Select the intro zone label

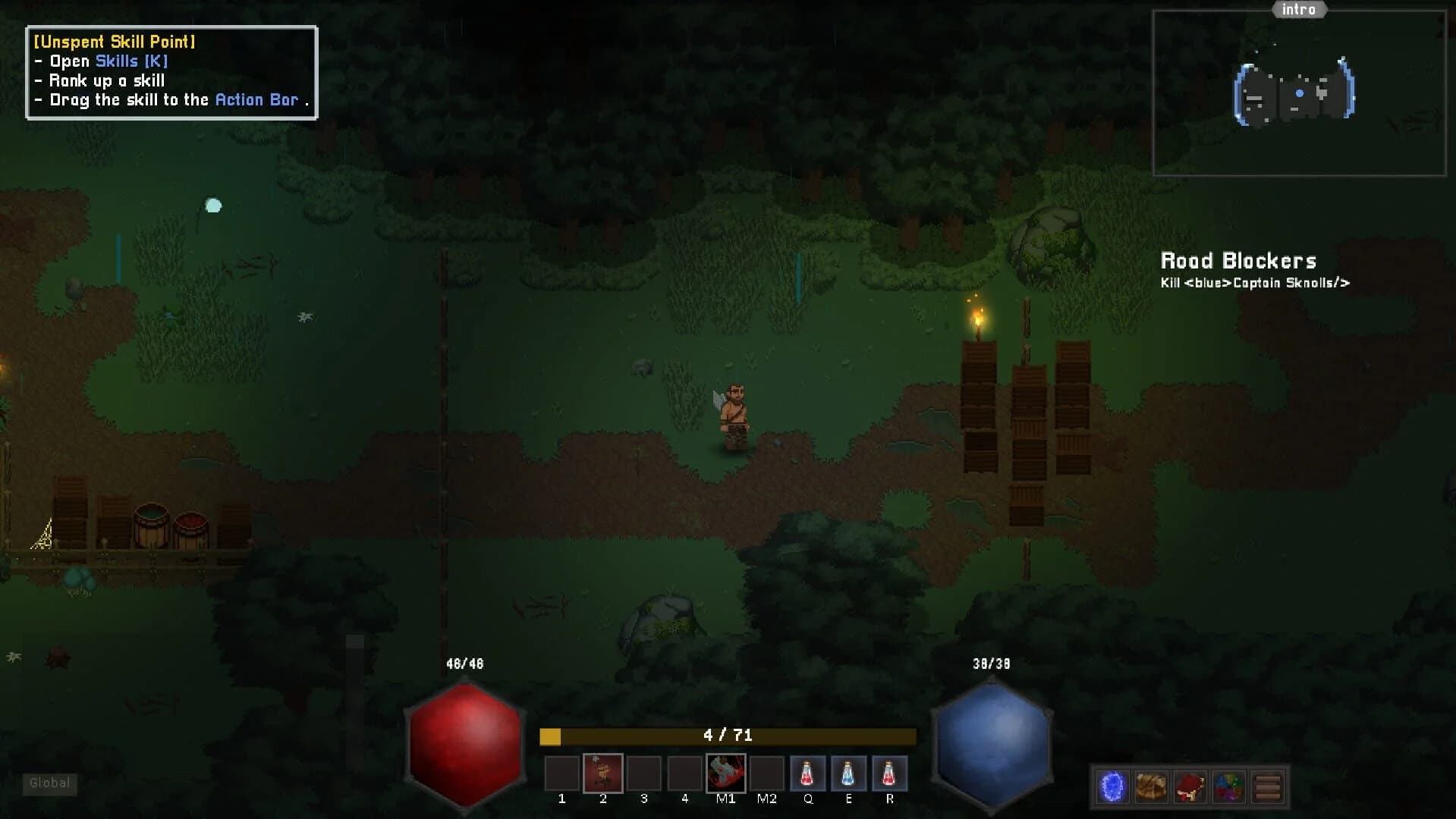1299,10
